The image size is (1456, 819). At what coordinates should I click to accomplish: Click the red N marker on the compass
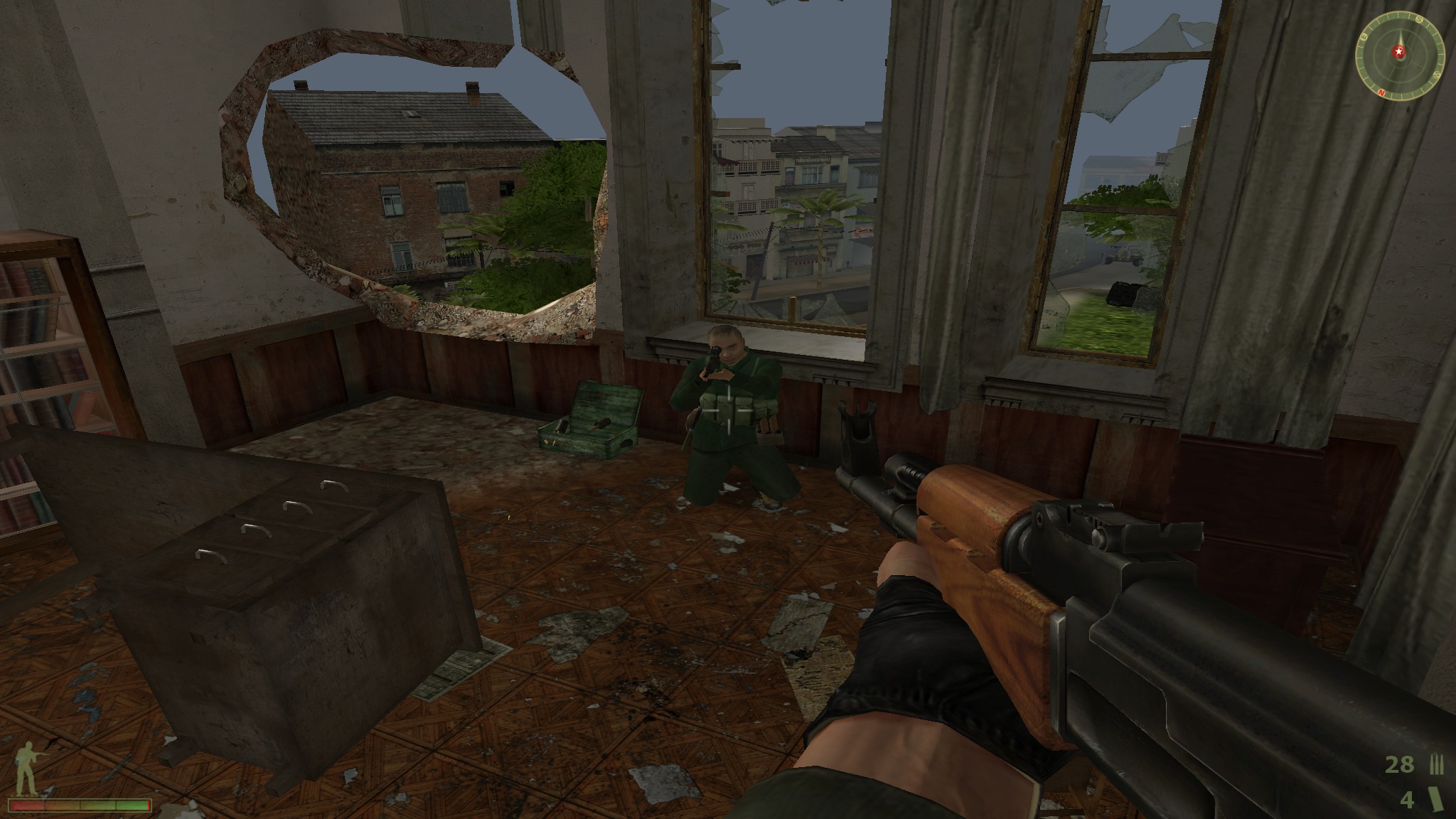coord(1381,92)
